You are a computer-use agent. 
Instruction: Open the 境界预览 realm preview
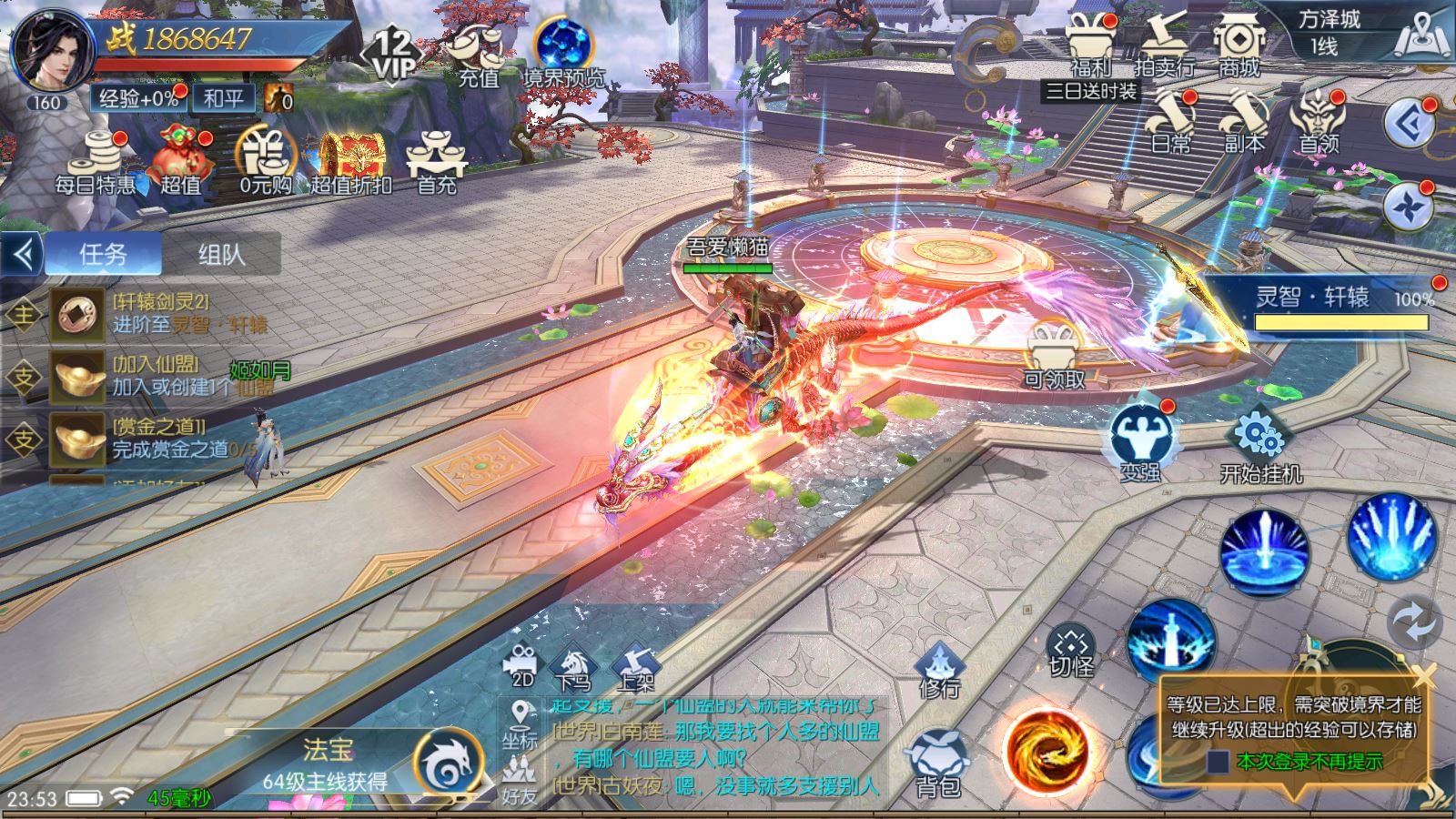[563, 53]
